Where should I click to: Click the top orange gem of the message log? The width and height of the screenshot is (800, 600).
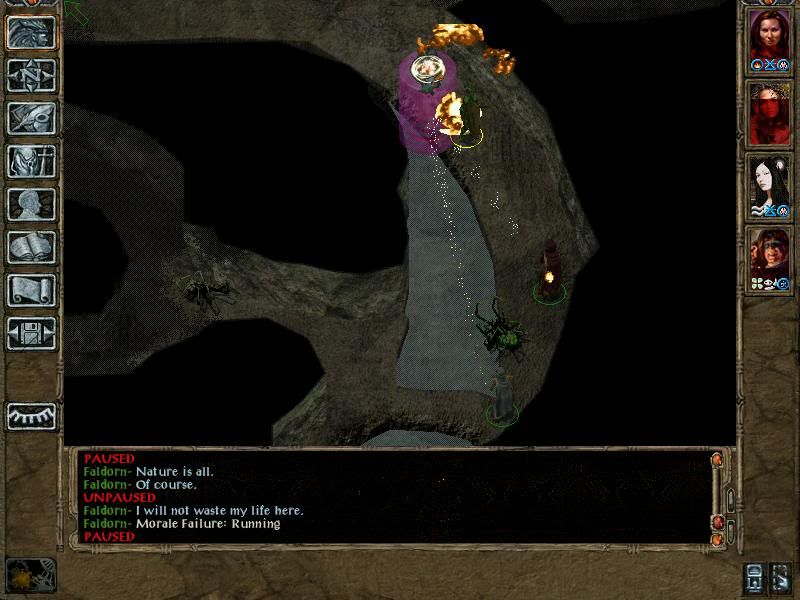(x=716, y=459)
